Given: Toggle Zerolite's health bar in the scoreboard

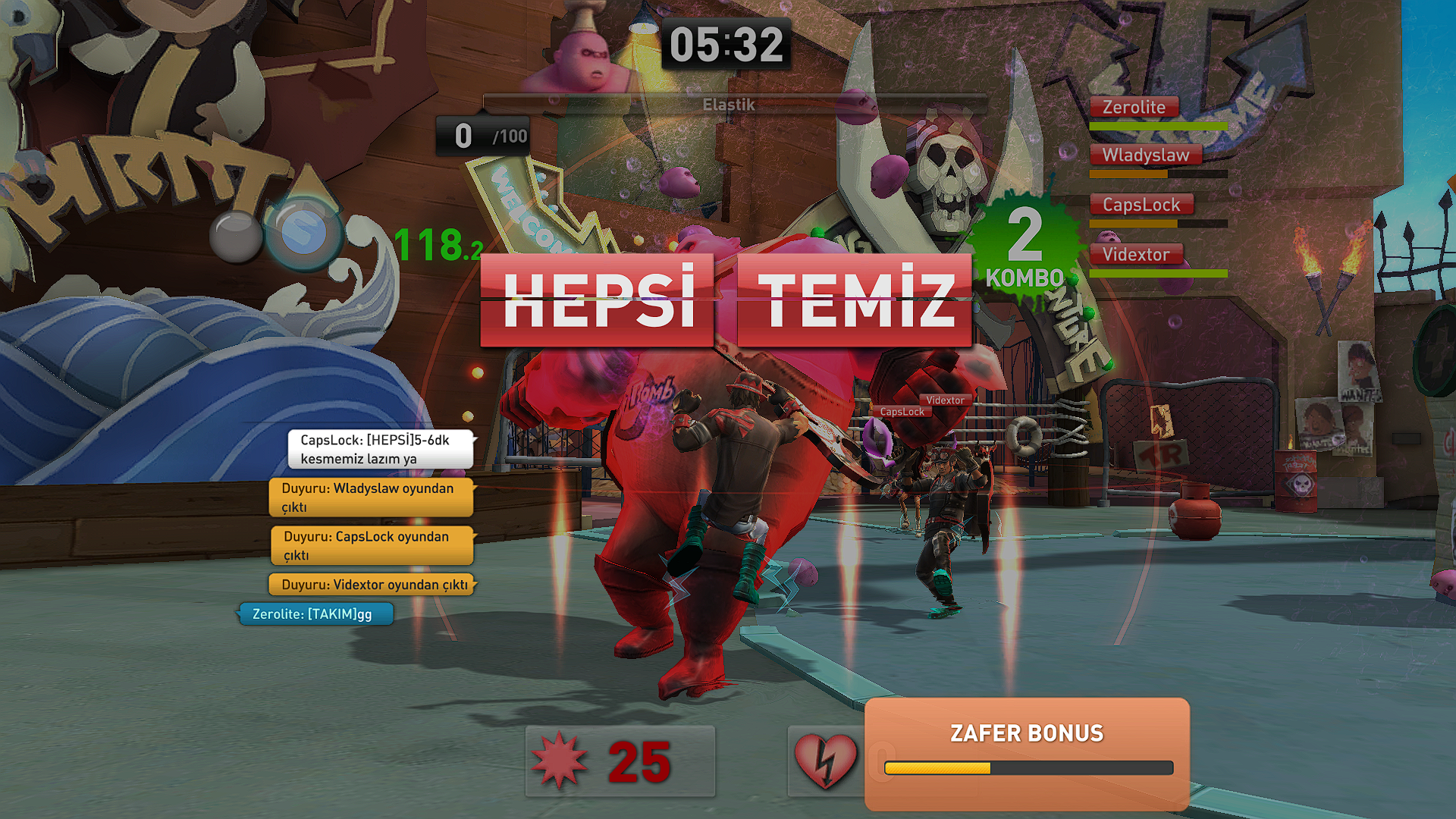Looking at the screenshot, I should (x=1159, y=125).
